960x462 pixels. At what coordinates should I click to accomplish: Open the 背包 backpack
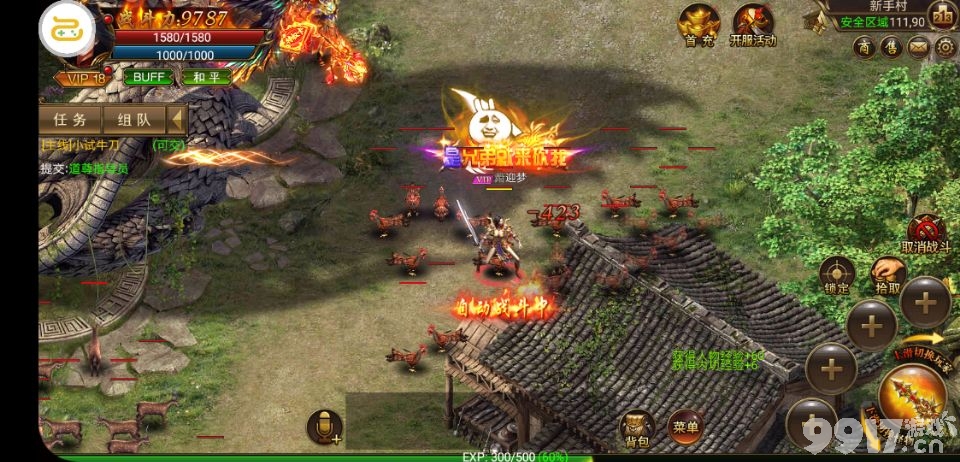[x=637, y=427]
